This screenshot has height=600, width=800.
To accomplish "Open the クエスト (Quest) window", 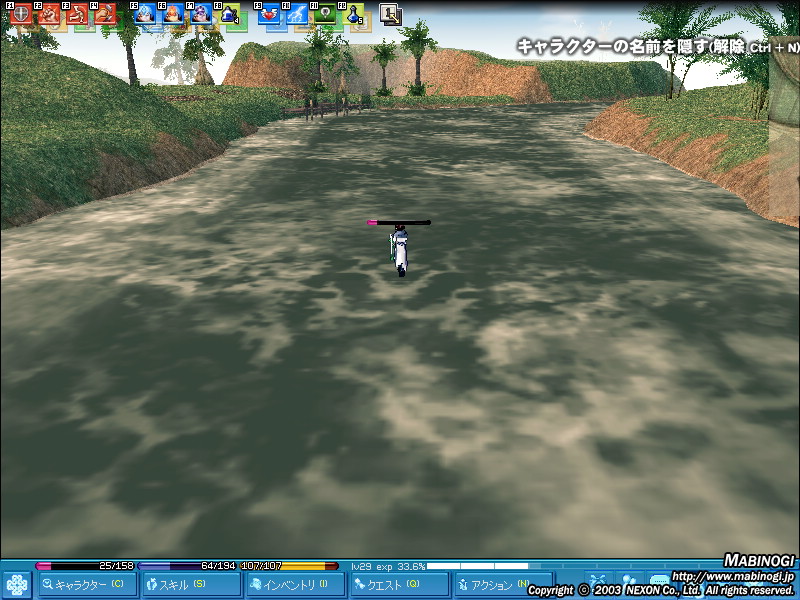I will (400, 584).
